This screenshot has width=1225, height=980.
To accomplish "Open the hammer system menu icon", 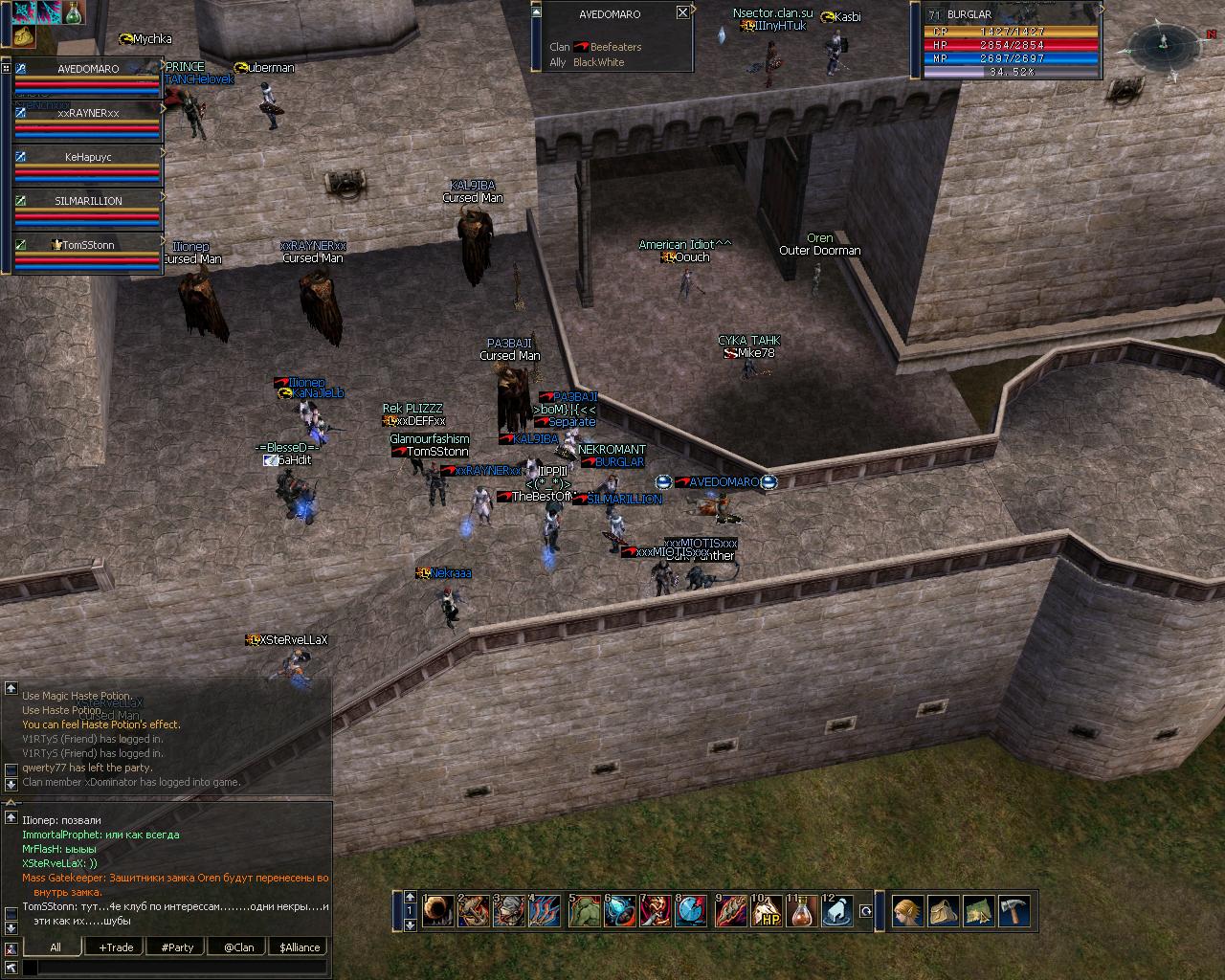I will [1013, 911].
